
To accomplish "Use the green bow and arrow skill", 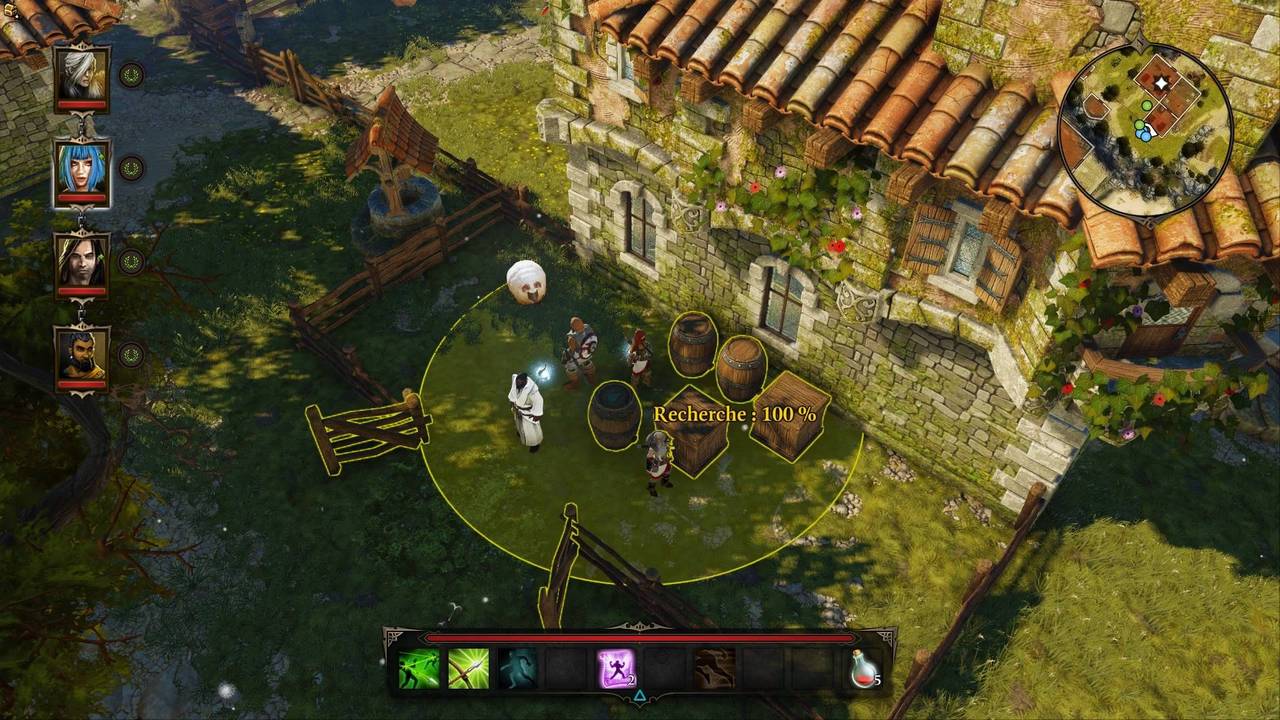I will click(468, 669).
